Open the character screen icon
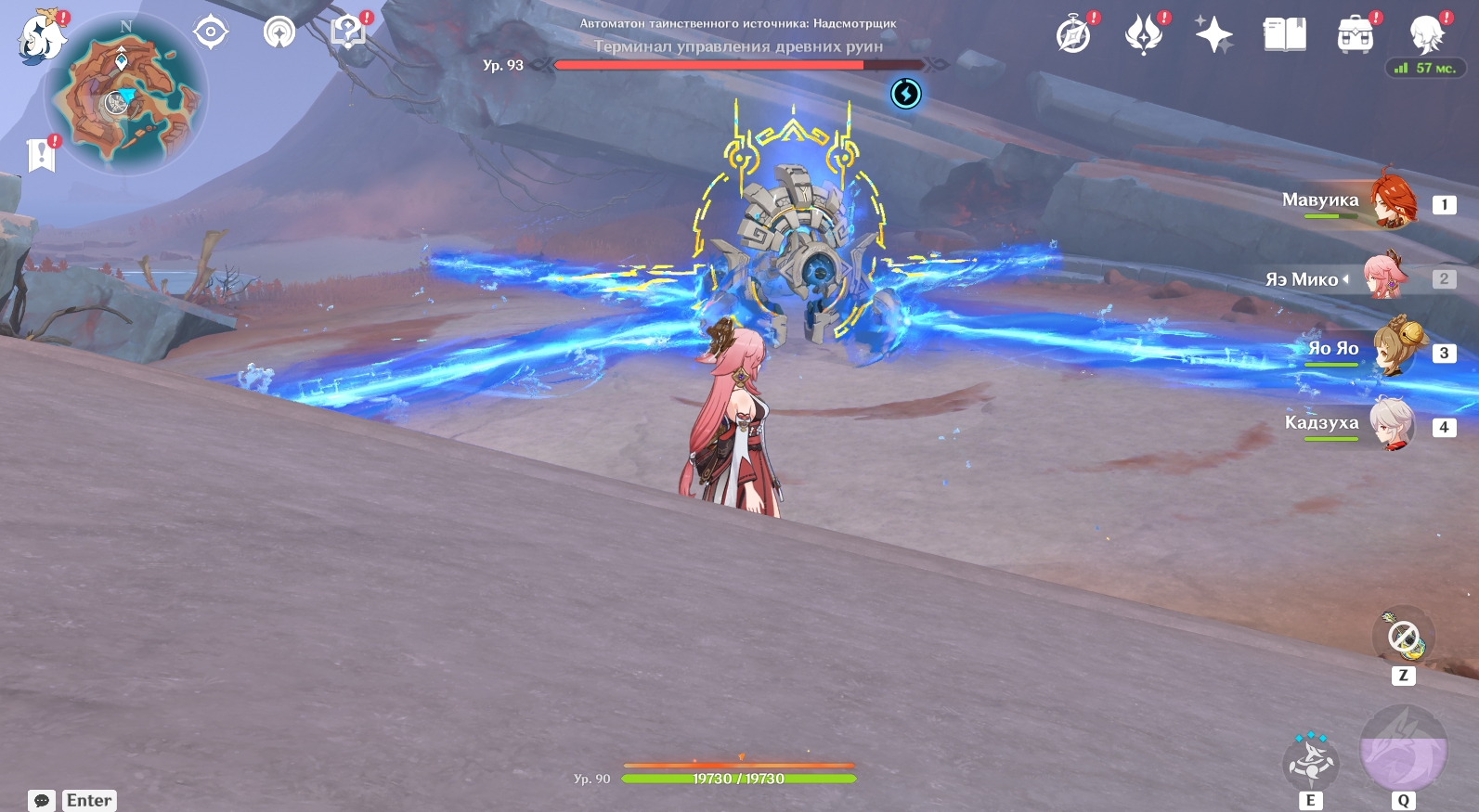1479x812 pixels. (x=1426, y=35)
